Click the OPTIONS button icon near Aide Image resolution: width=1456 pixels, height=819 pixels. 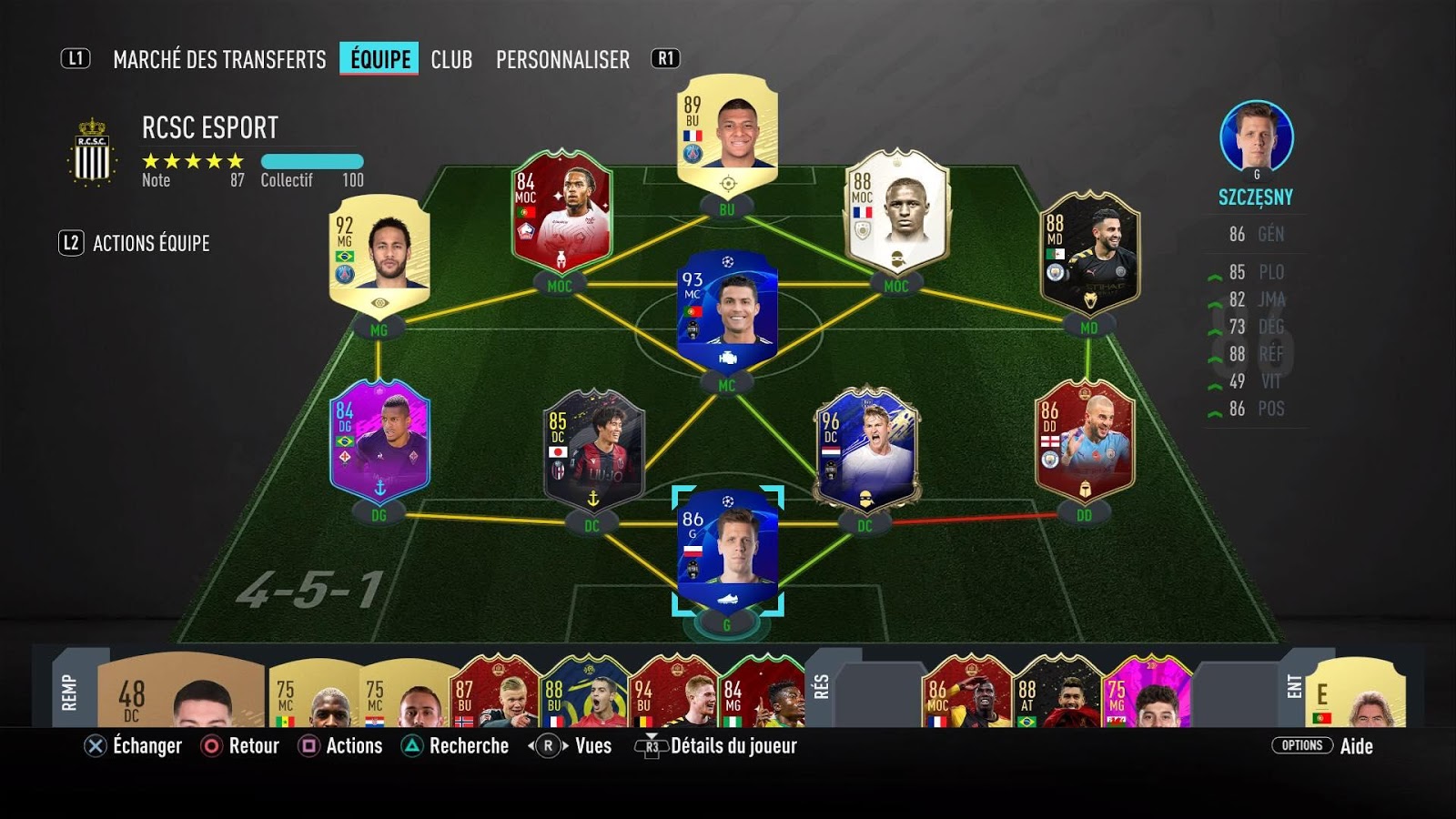[x=1301, y=745]
